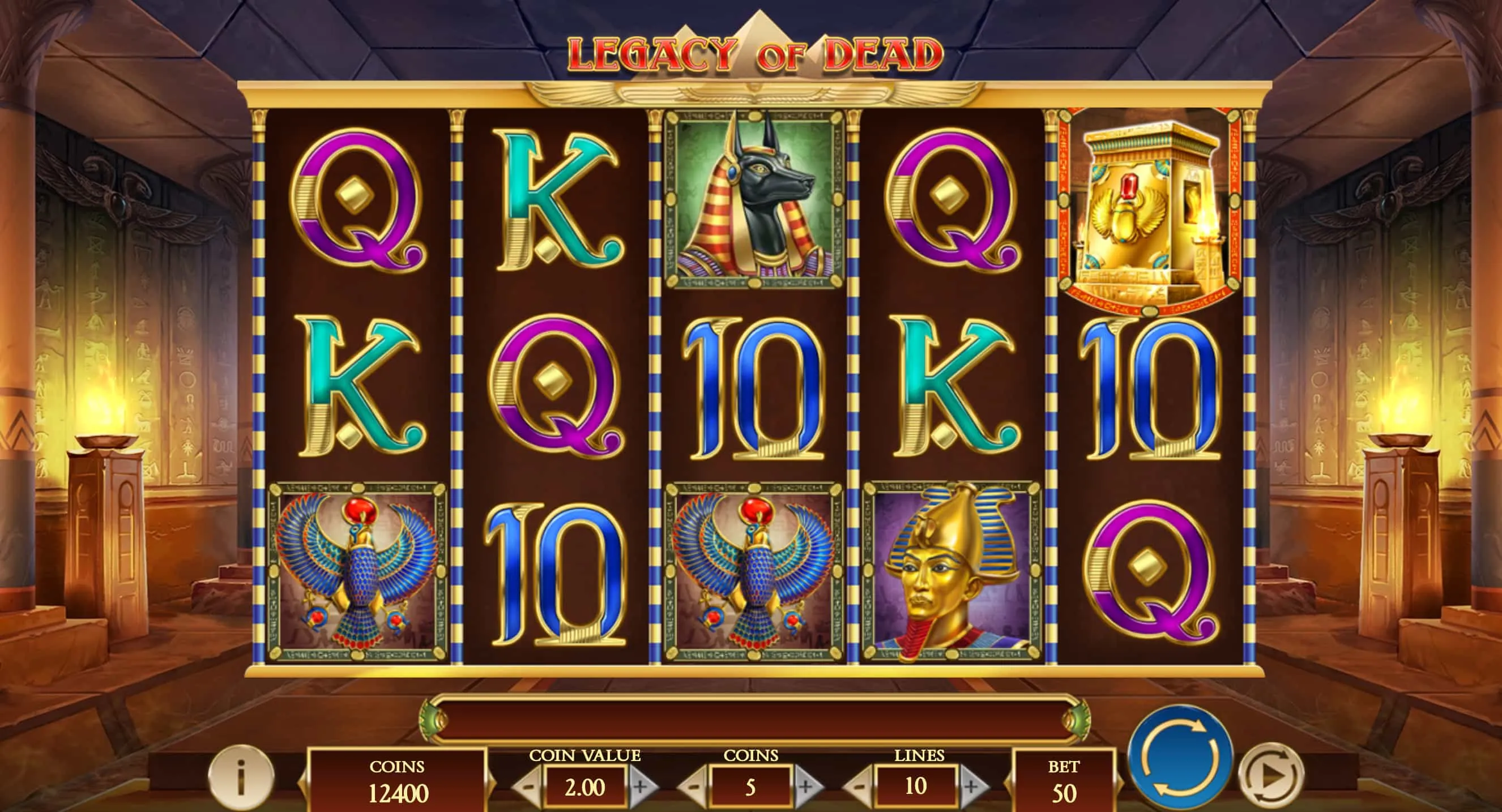Decrease the coin value
The height and width of the screenshot is (812, 1502).
pyautogui.click(x=528, y=787)
